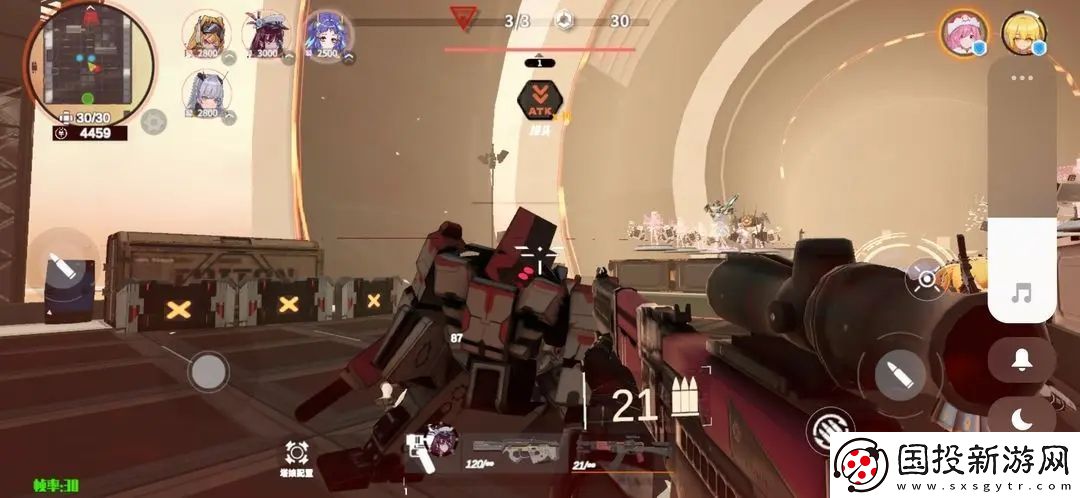The image size is (1080, 498).
Task: Pick the blue-haired 2500 character portrait
Action: coord(328,36)
